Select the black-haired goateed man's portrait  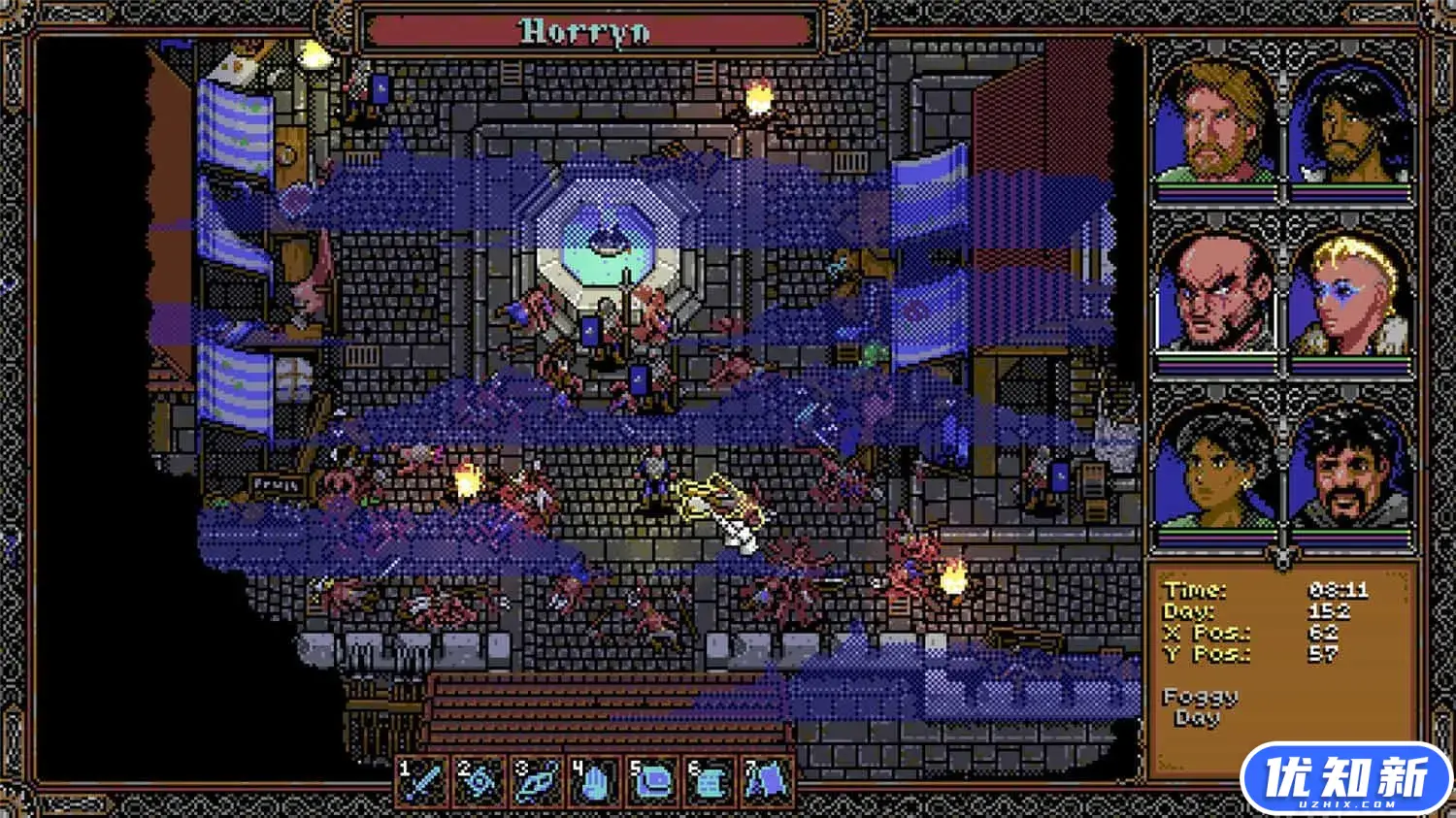[1351, 466]
